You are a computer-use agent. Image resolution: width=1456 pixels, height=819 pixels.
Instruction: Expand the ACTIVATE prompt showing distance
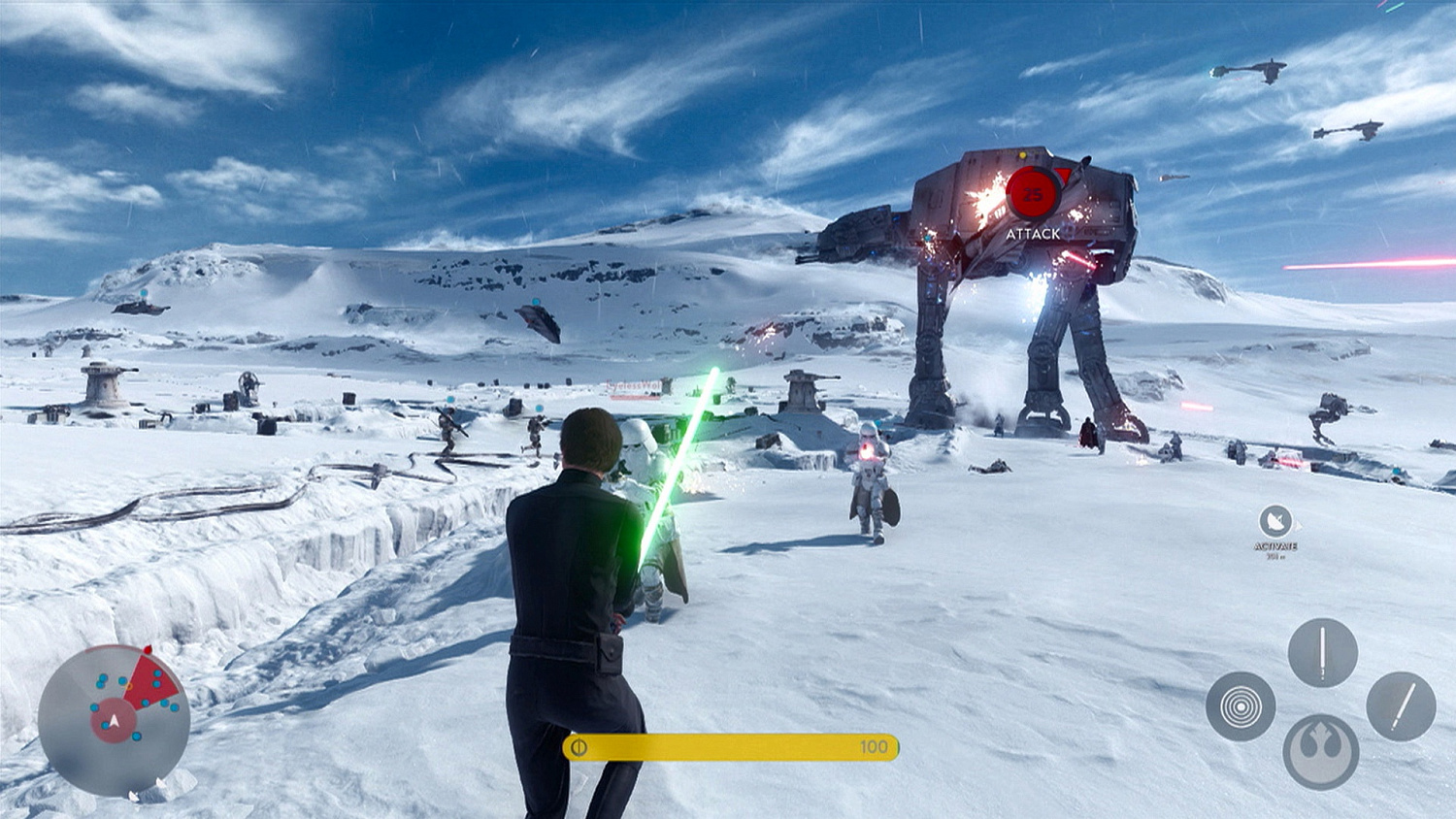coord(1276,549)
